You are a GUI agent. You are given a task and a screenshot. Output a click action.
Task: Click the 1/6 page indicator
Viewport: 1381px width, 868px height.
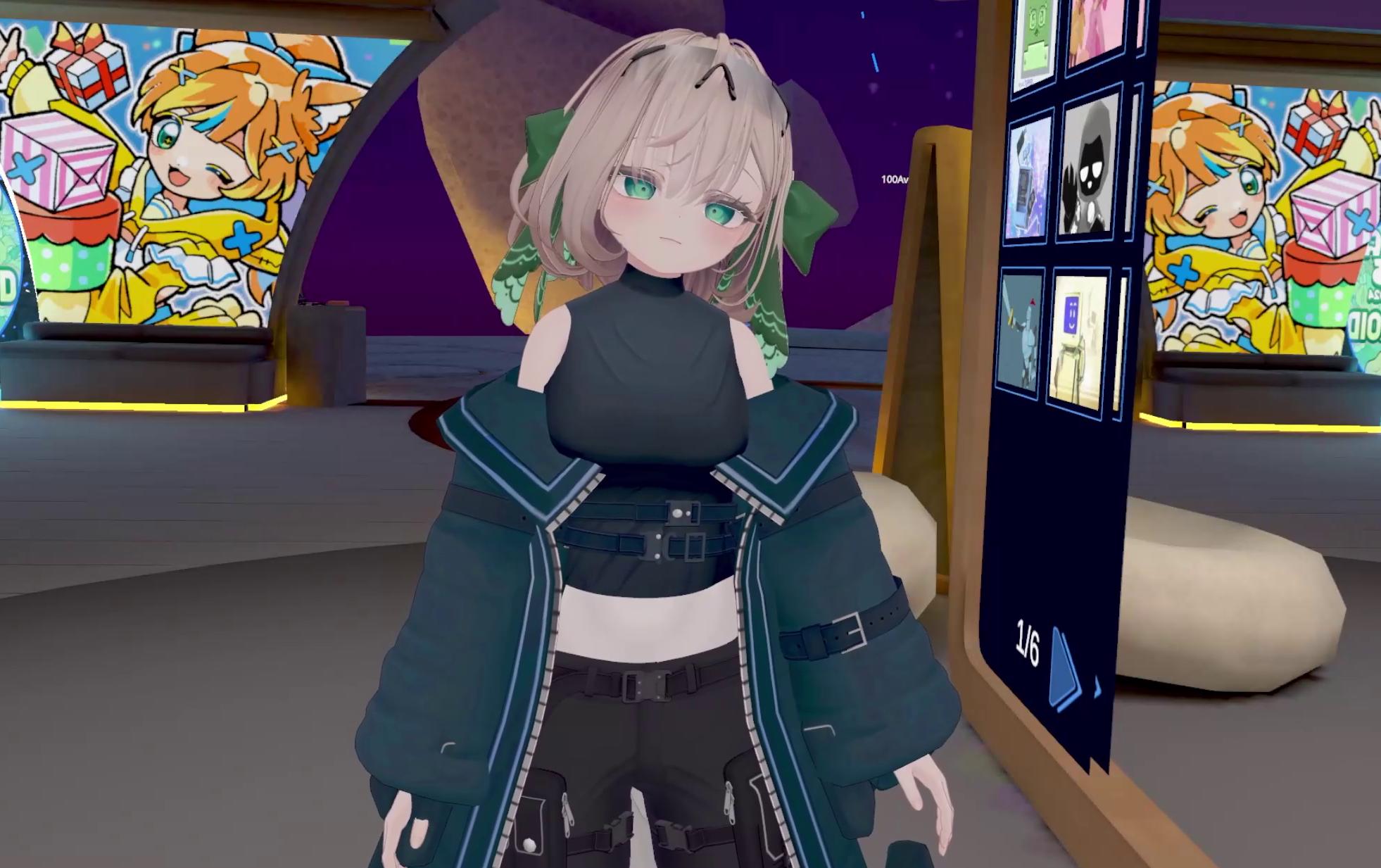(1028, 643)
